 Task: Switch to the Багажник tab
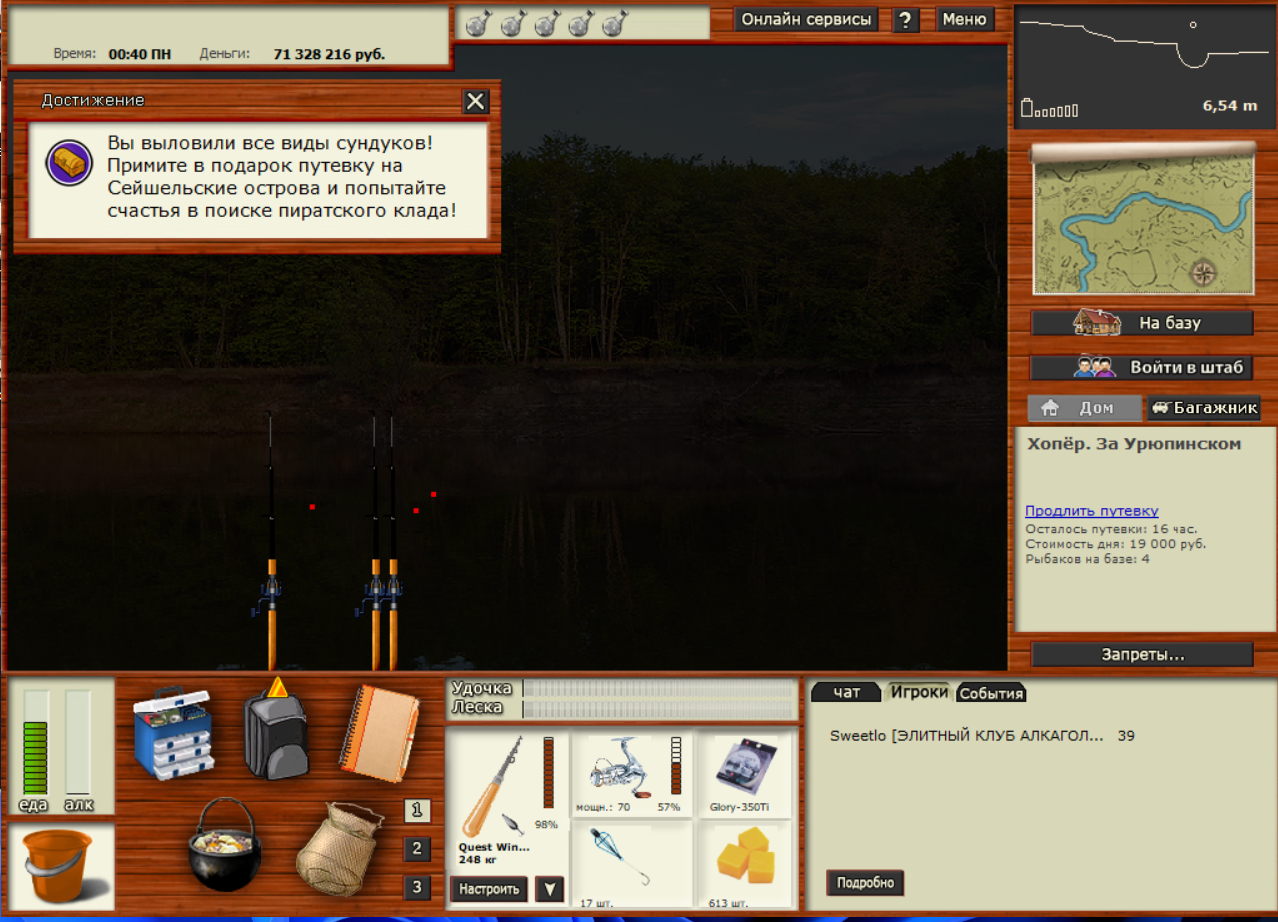[x=1204, y=408]
